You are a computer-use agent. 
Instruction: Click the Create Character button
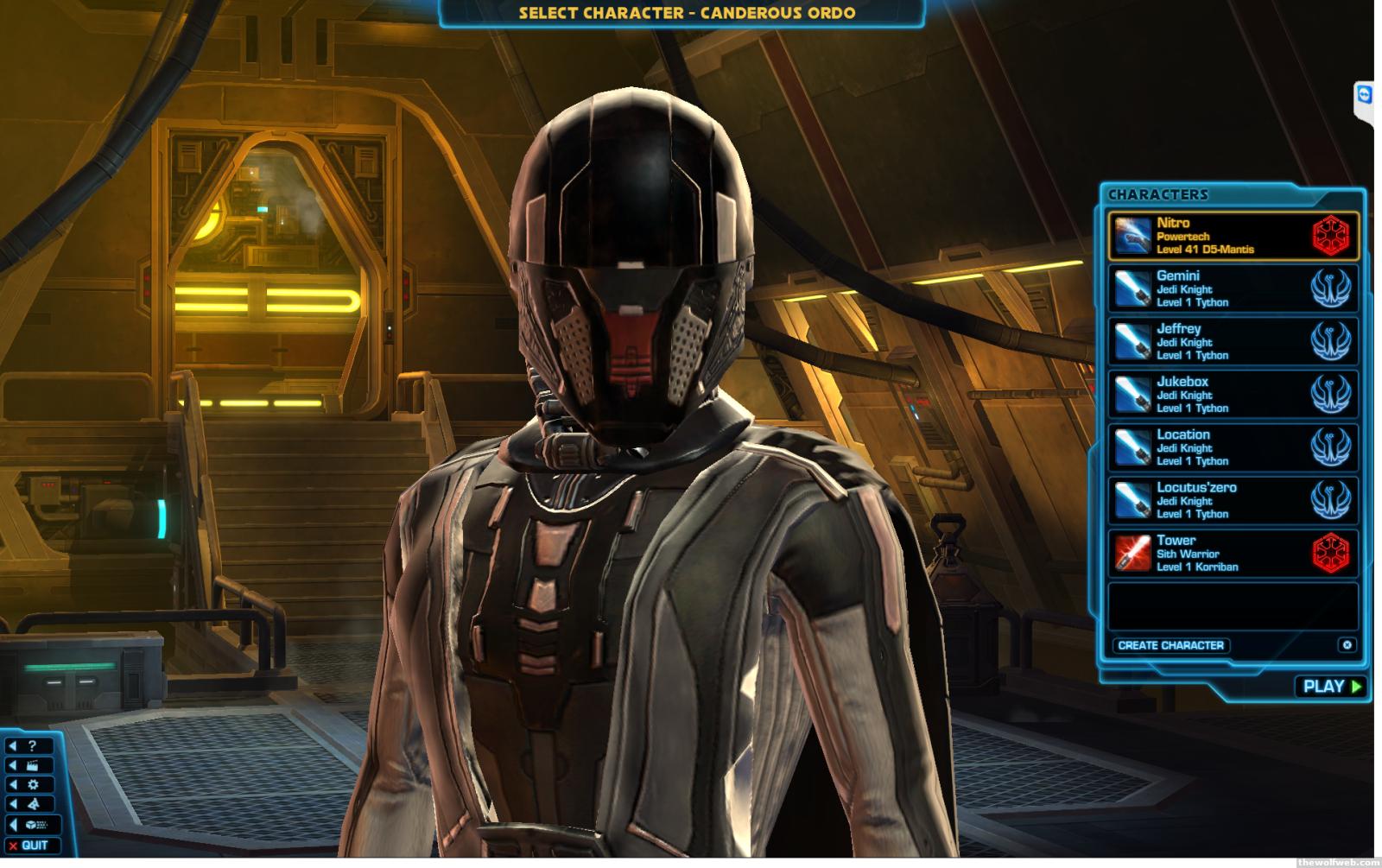pyautogui.click(x=1170, y=645)
